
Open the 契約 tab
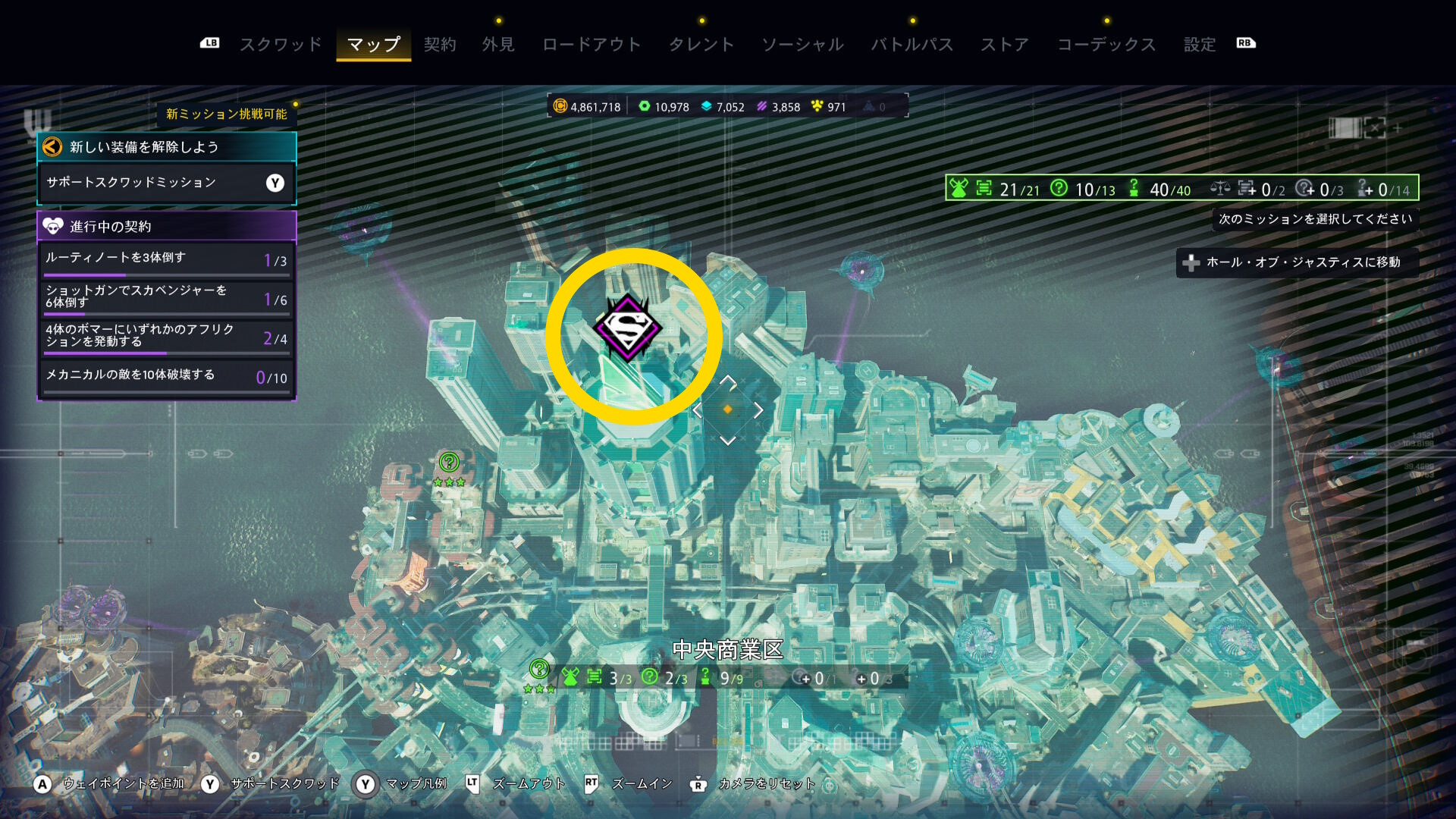(x=440, y=44)
